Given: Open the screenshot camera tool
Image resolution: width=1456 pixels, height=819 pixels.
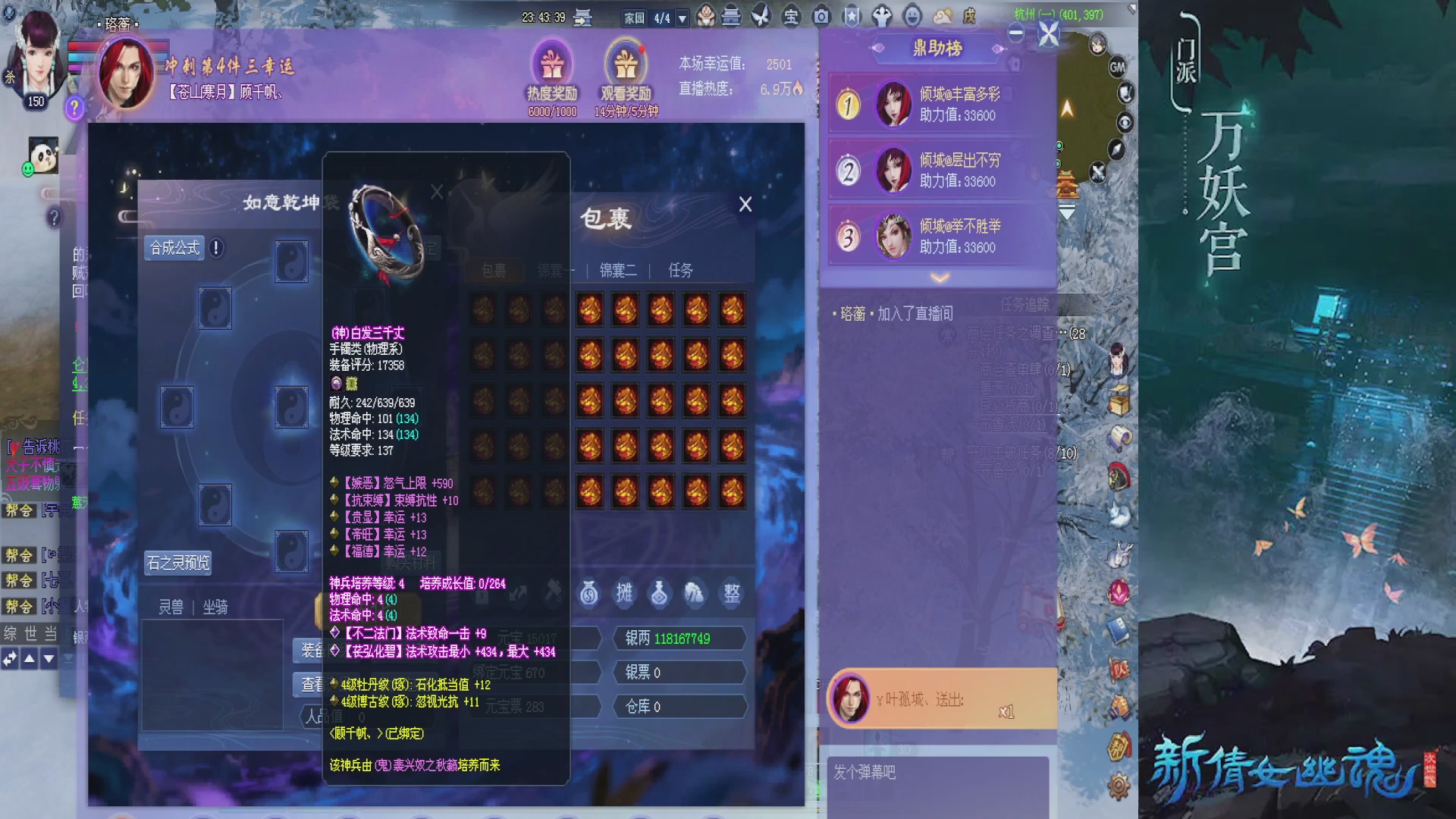Looking at the screenshot, I should point(821,15).
